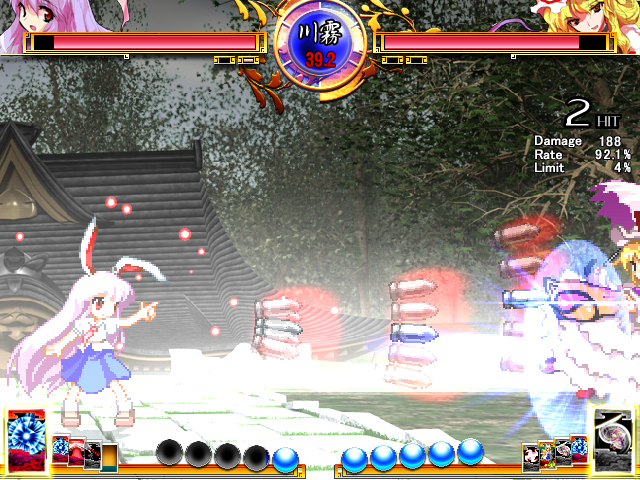This screenshot has width=640, height=480.
Task: Choose the blonde character card in opponent's hand
Action: click(x=547, y=453)
